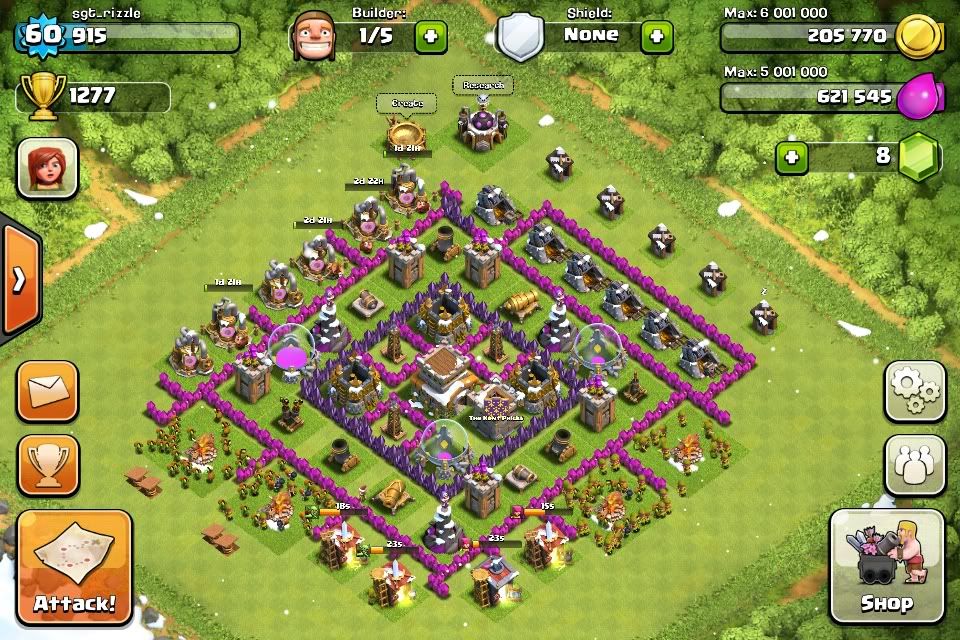Open the mail envelope inbox

coord(47,391)
